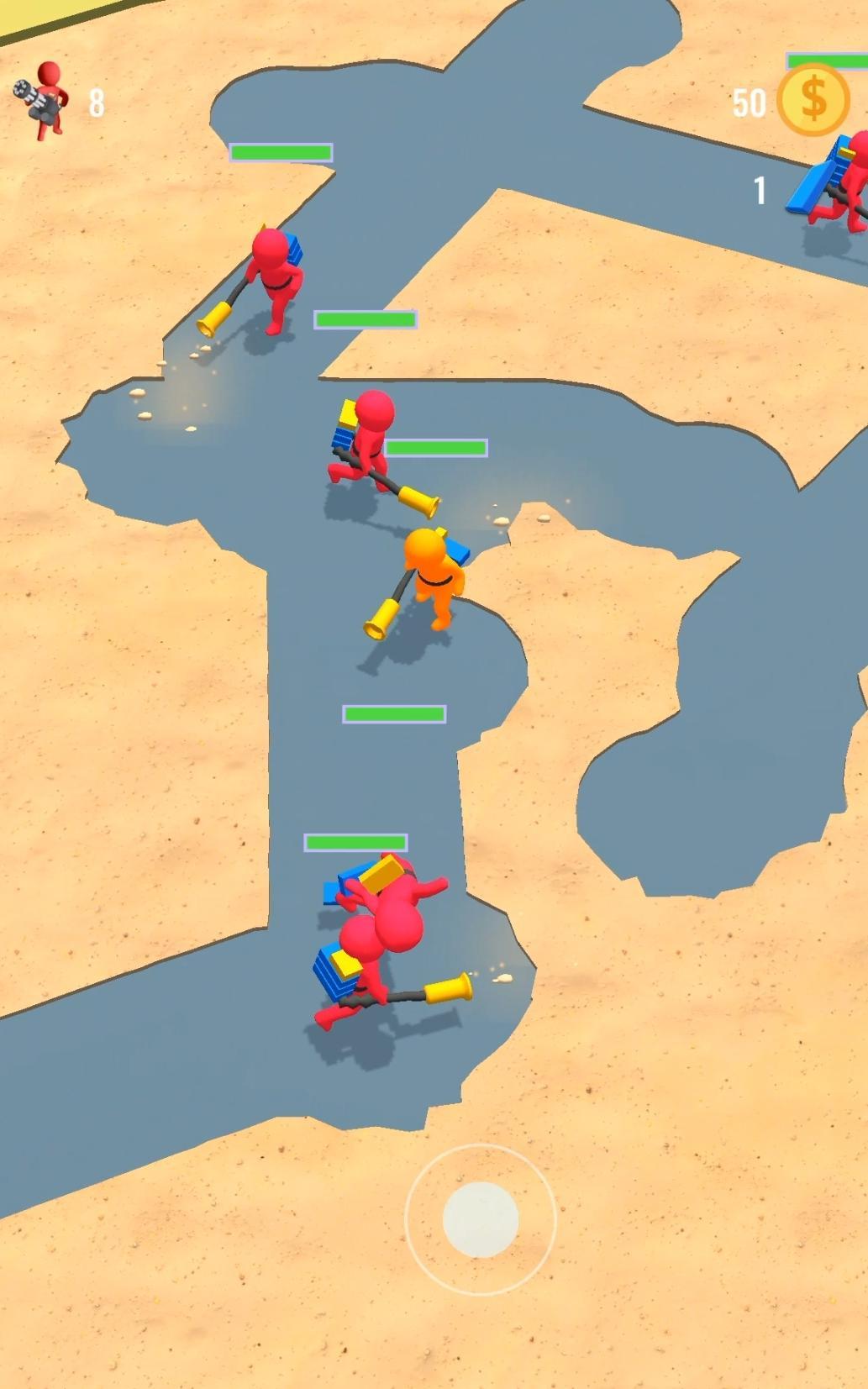Tap the virtual joystick knob

click(480, 1218)
